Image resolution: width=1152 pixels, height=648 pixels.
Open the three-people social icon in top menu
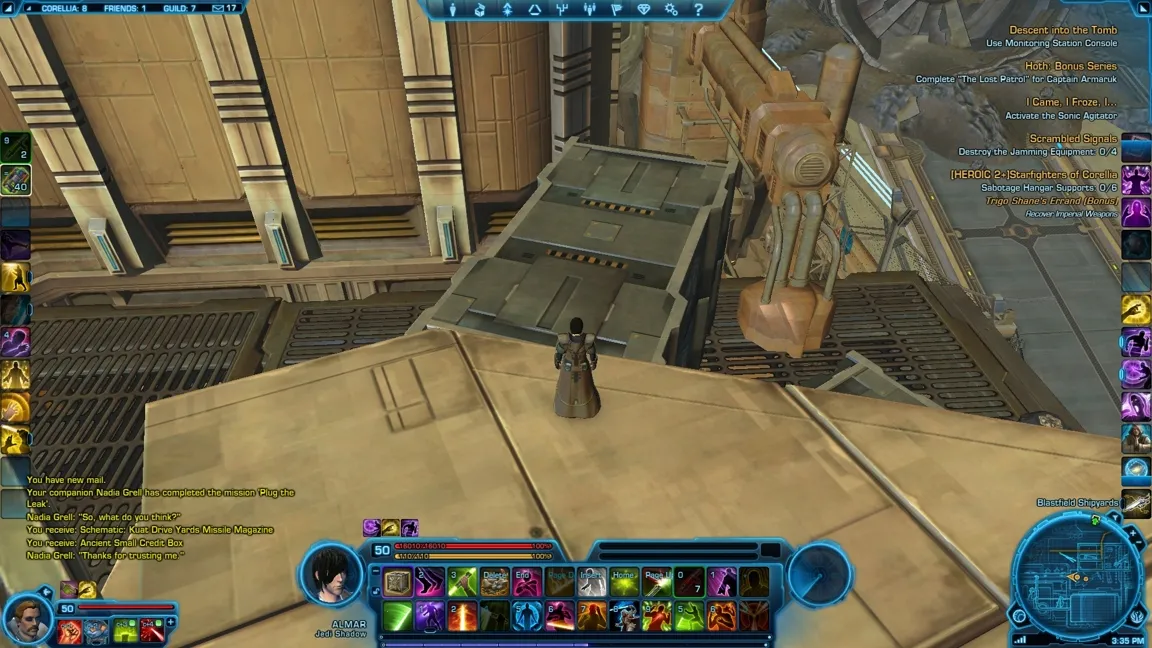(x=589, y=9)
